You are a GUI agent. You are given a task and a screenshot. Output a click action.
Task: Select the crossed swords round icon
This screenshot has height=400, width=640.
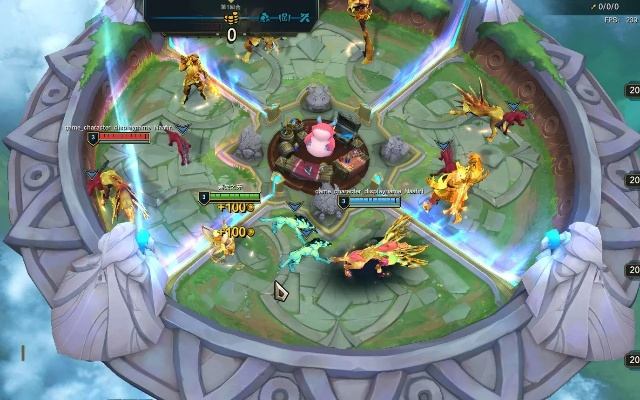click(x=305, y=17)
